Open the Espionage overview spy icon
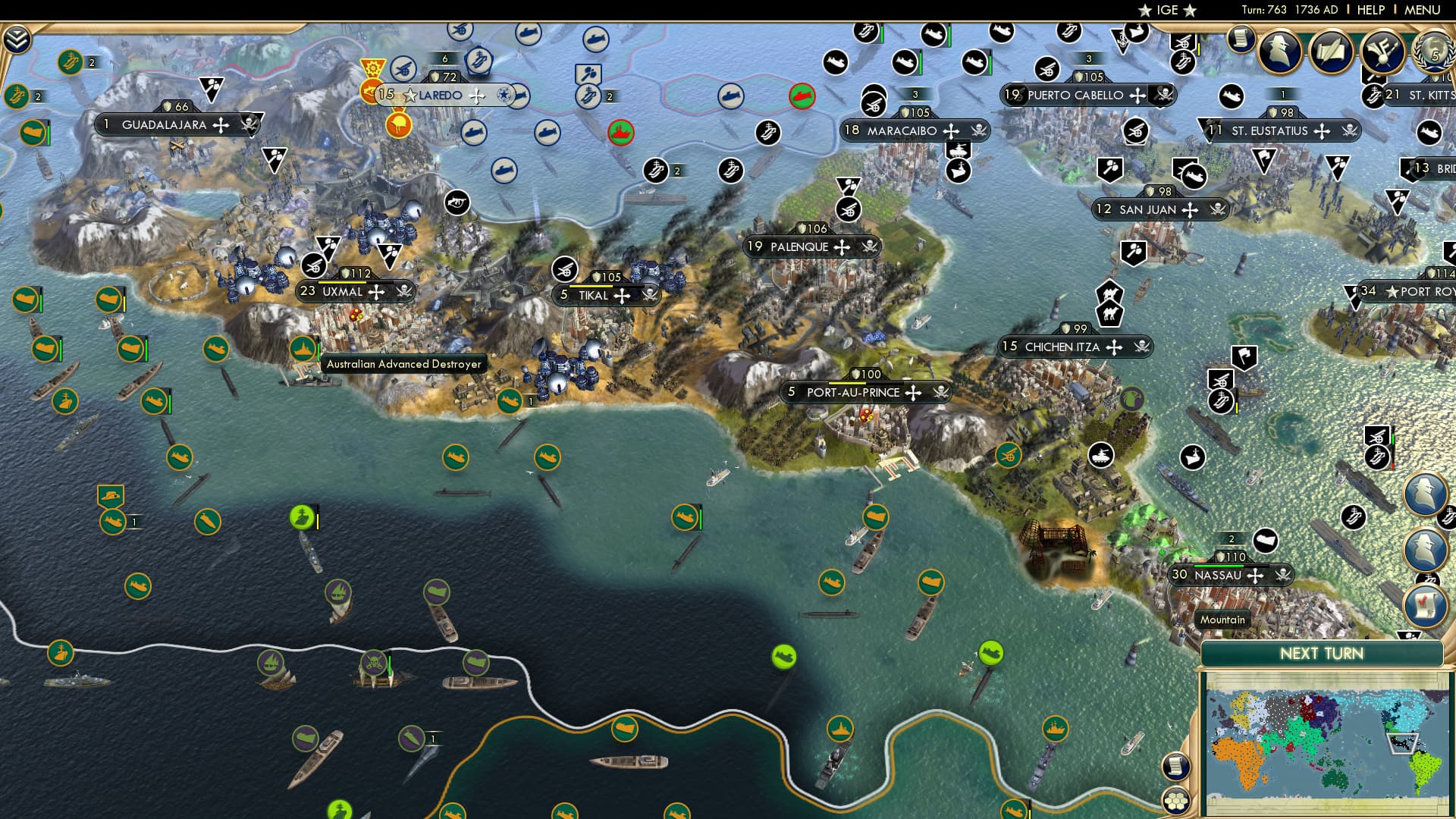The height and width of the screenshot is (819, 1456). pos(1279,52)
